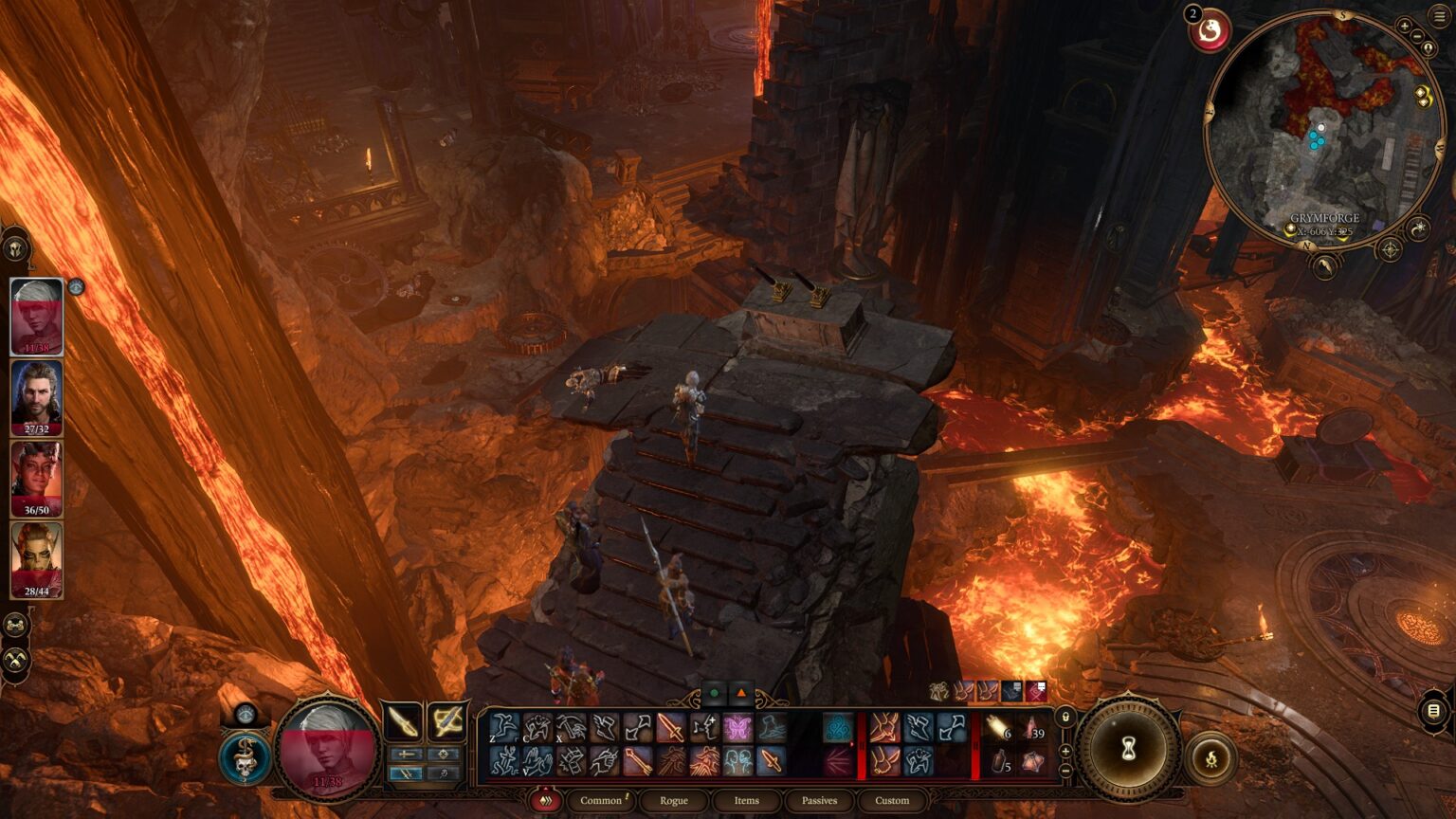
Task: Switch to the Items hotbar tab
Action: click(746, 801)
